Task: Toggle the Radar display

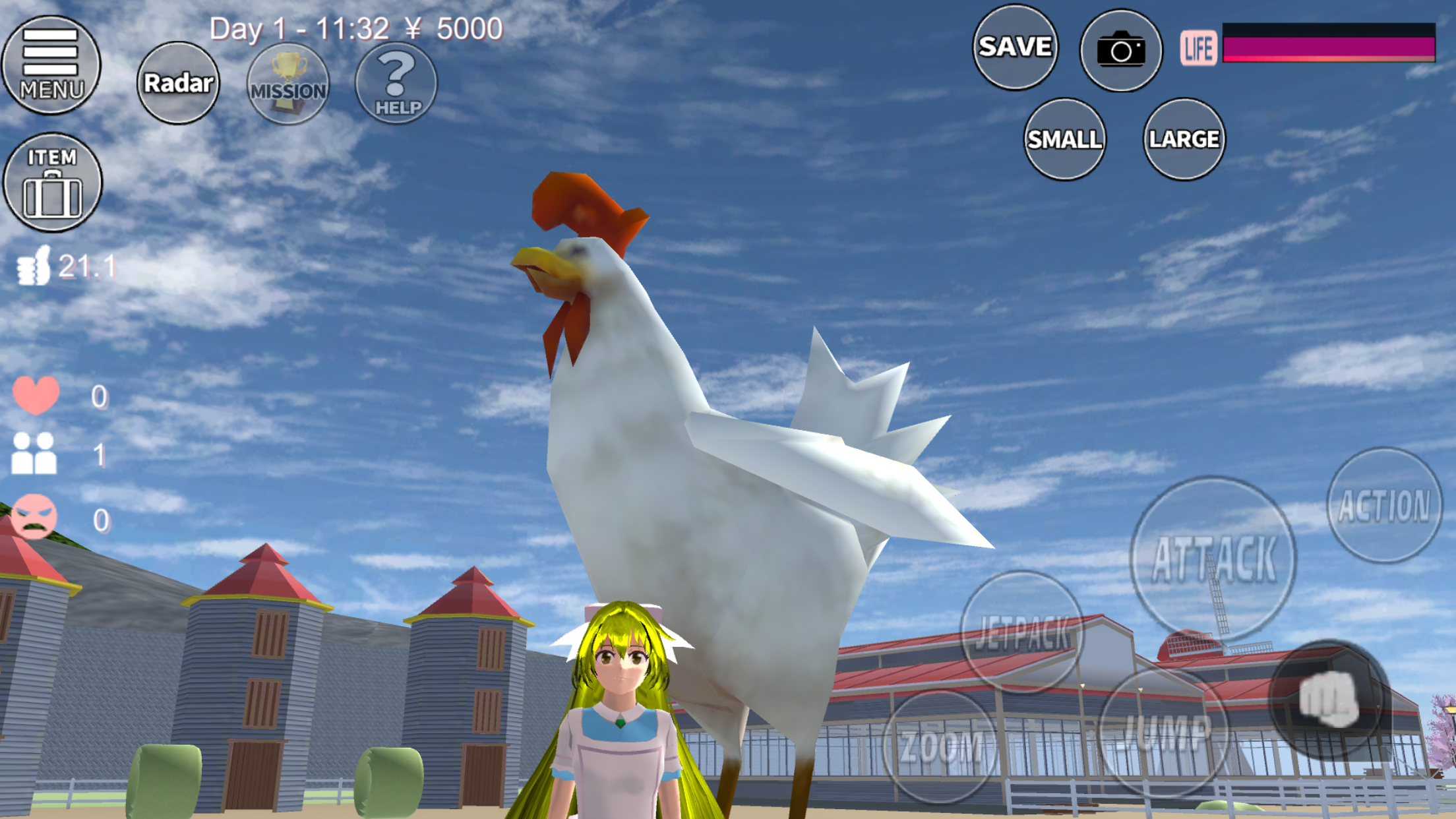Action: (x=178, y=83)
